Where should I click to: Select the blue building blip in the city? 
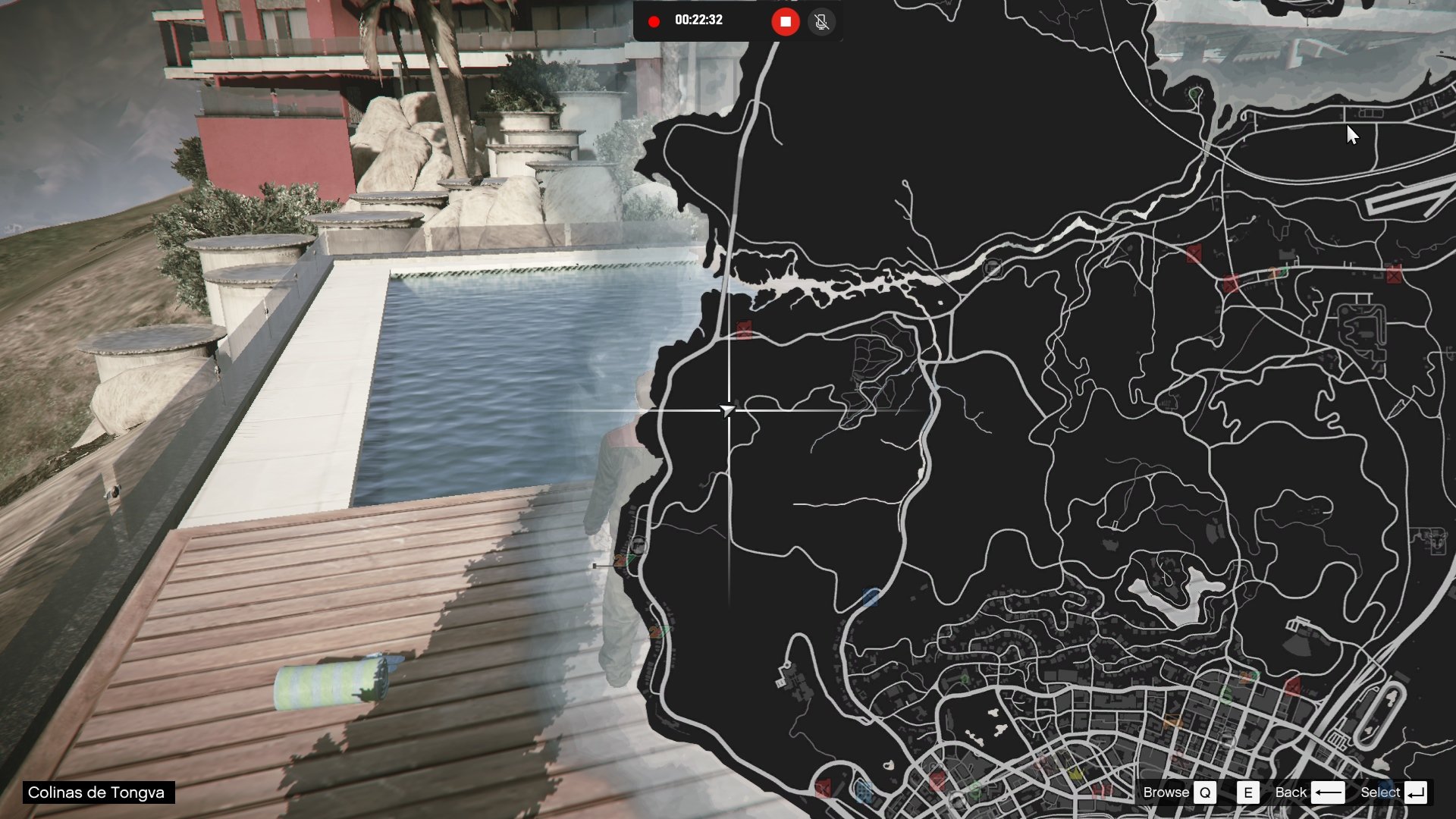tap(864, 791)
